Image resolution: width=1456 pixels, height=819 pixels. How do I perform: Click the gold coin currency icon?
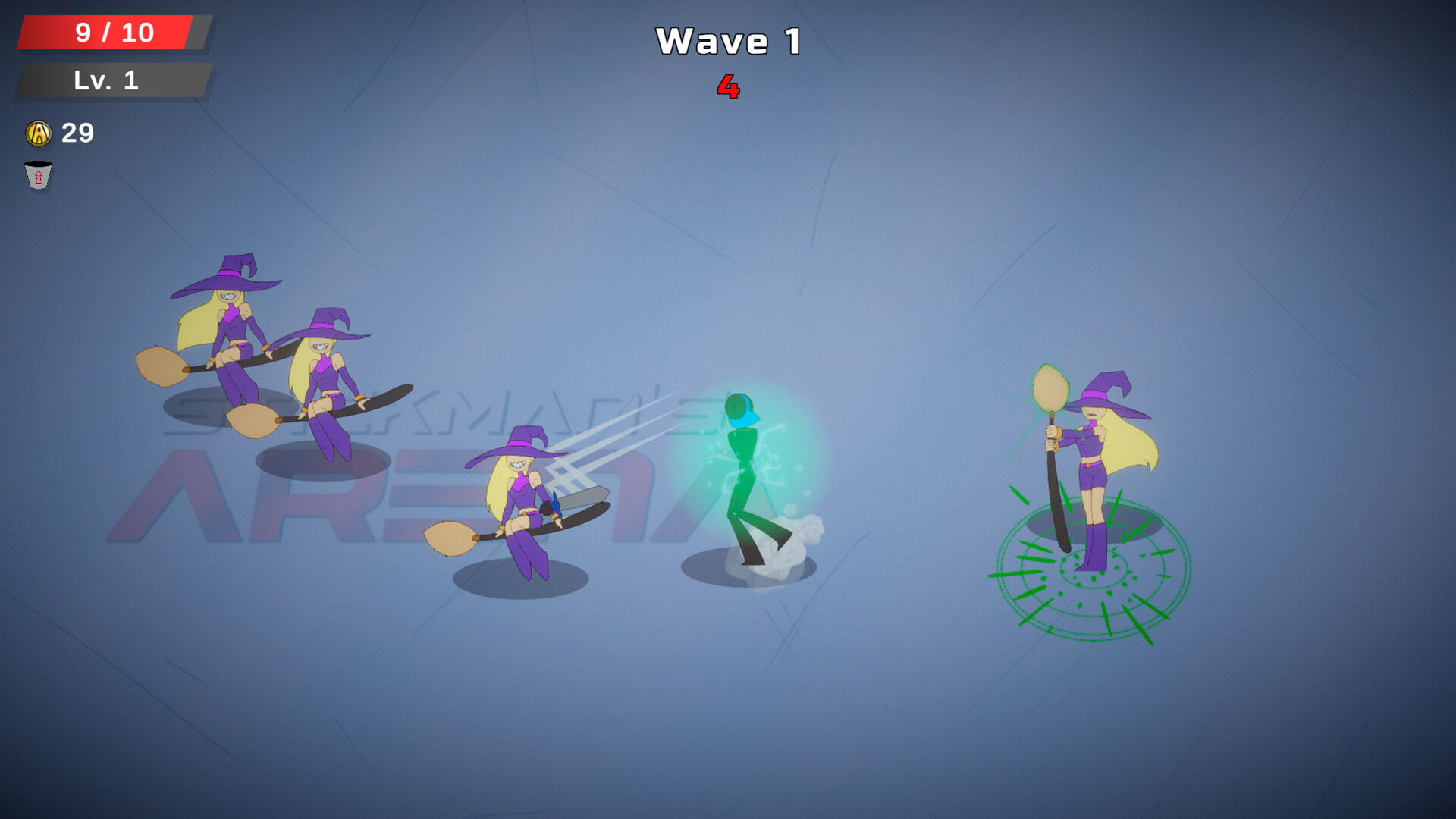tap(39, 134)
